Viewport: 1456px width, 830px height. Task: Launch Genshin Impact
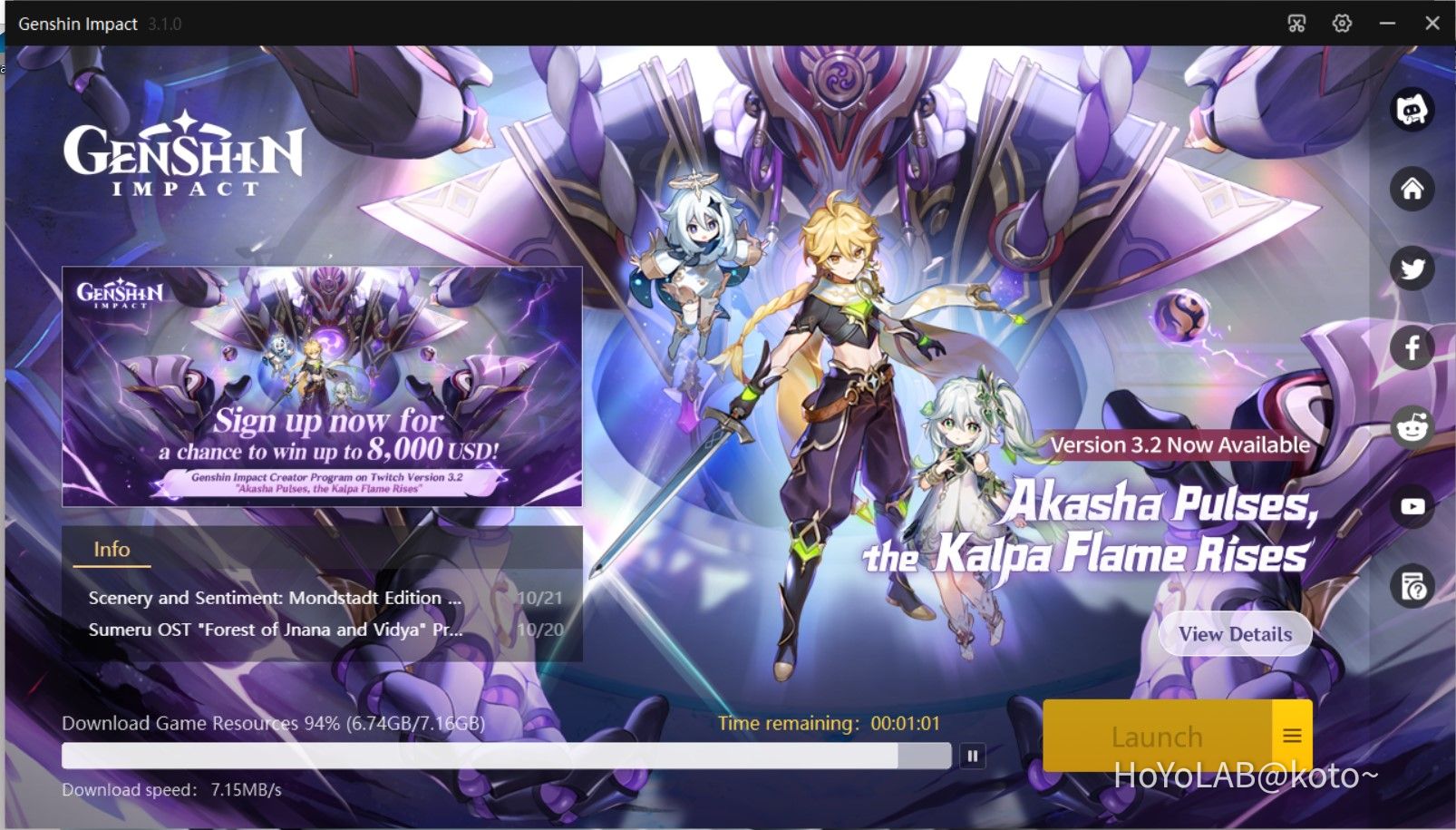1158,737
